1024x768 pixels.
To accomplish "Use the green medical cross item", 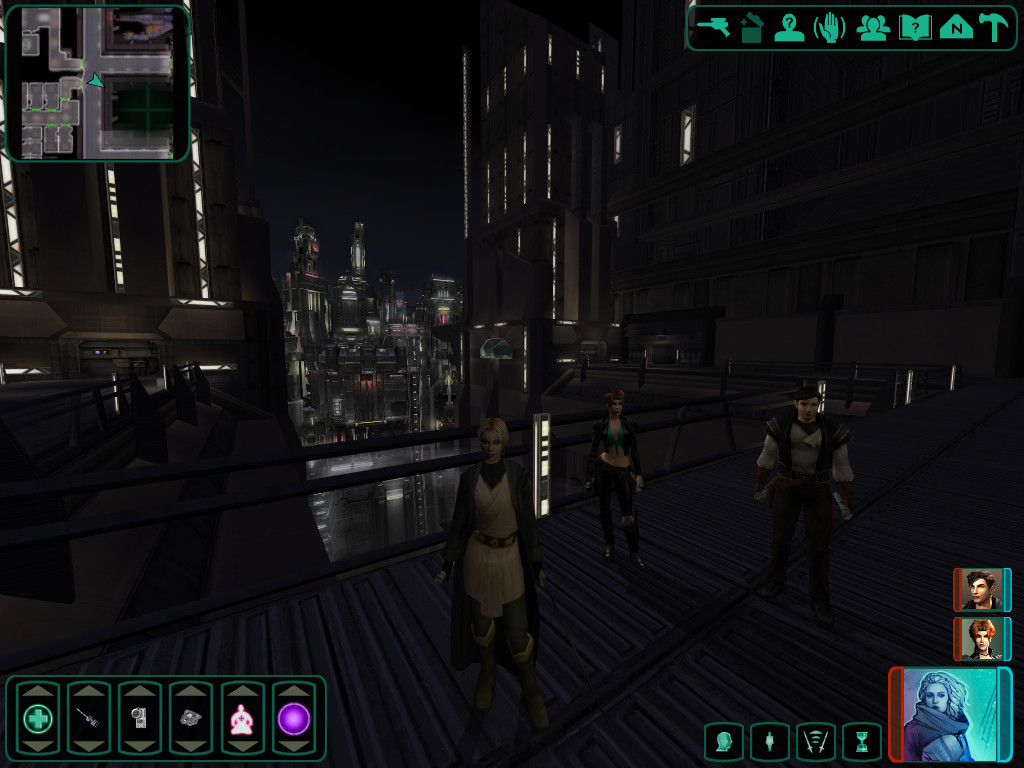I will (37, 718).
